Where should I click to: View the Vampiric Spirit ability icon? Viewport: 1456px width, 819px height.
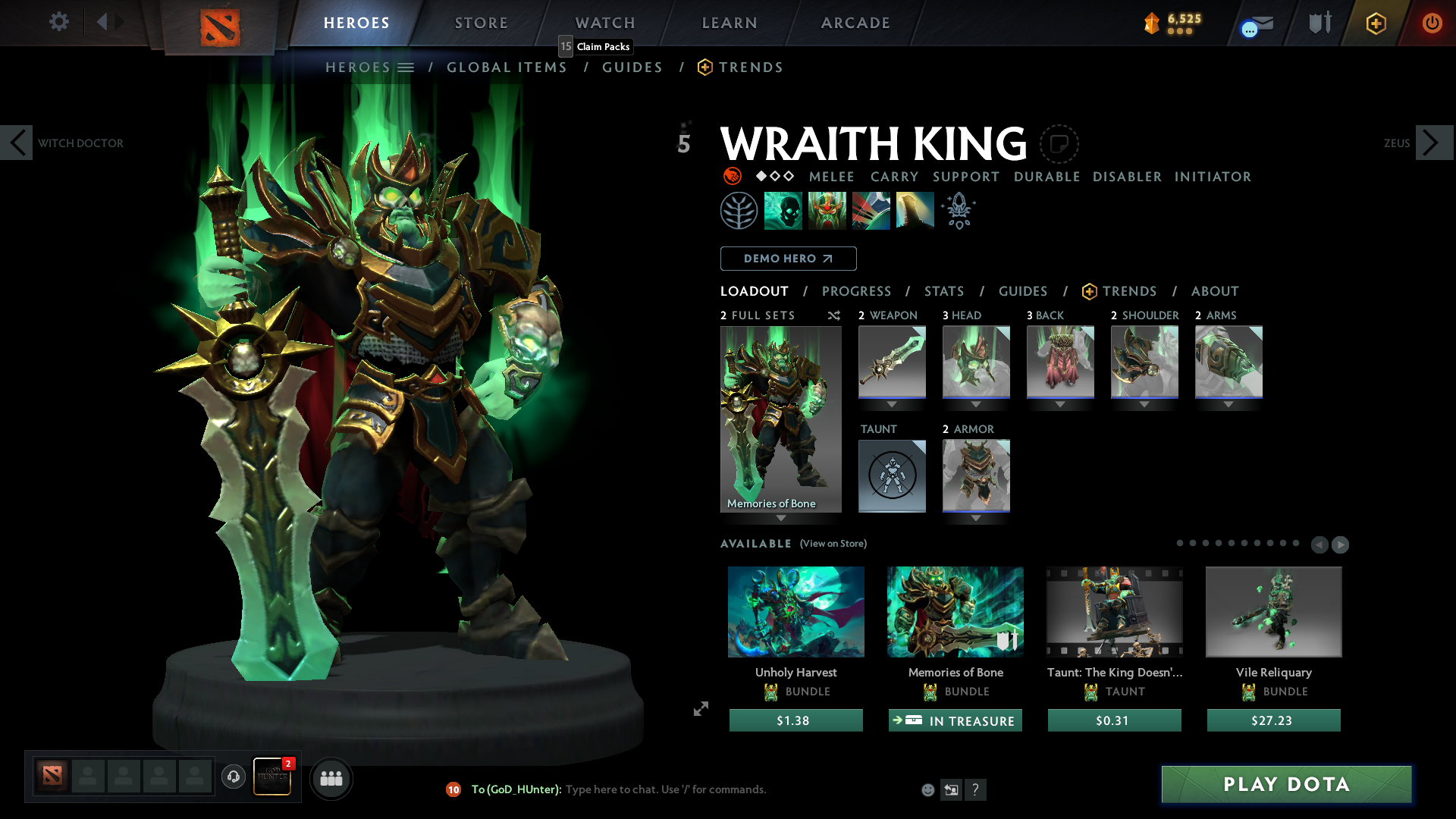(827, 210)
